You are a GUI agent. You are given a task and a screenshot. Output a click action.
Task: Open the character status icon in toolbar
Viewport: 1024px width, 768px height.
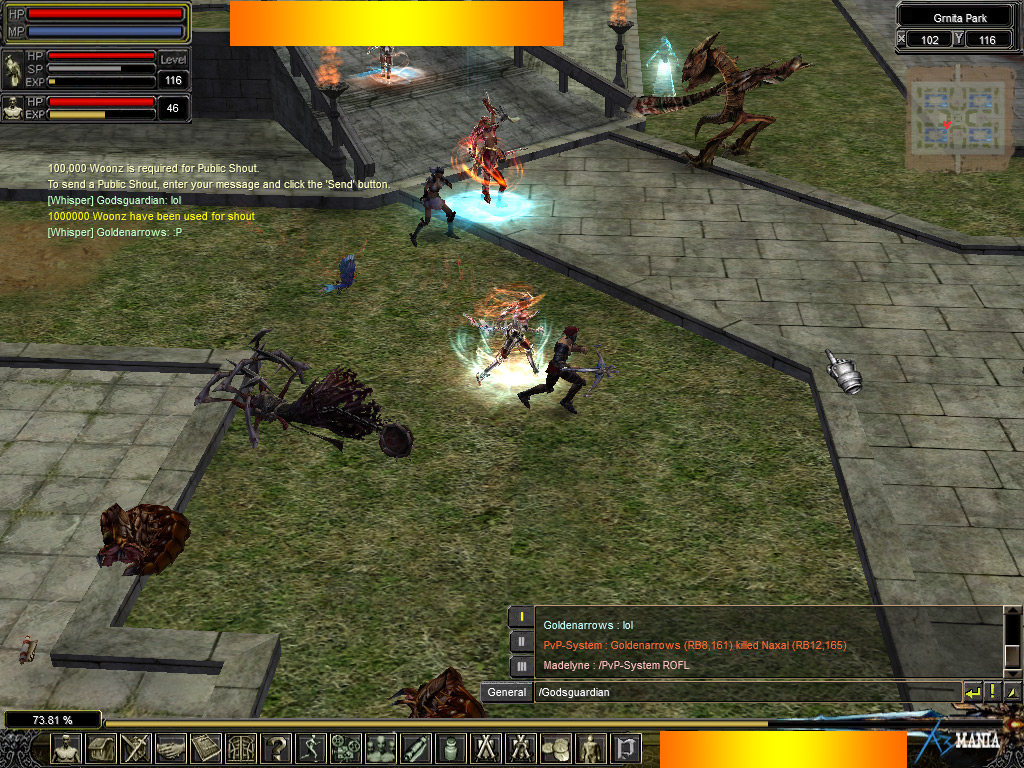[66, 747]
